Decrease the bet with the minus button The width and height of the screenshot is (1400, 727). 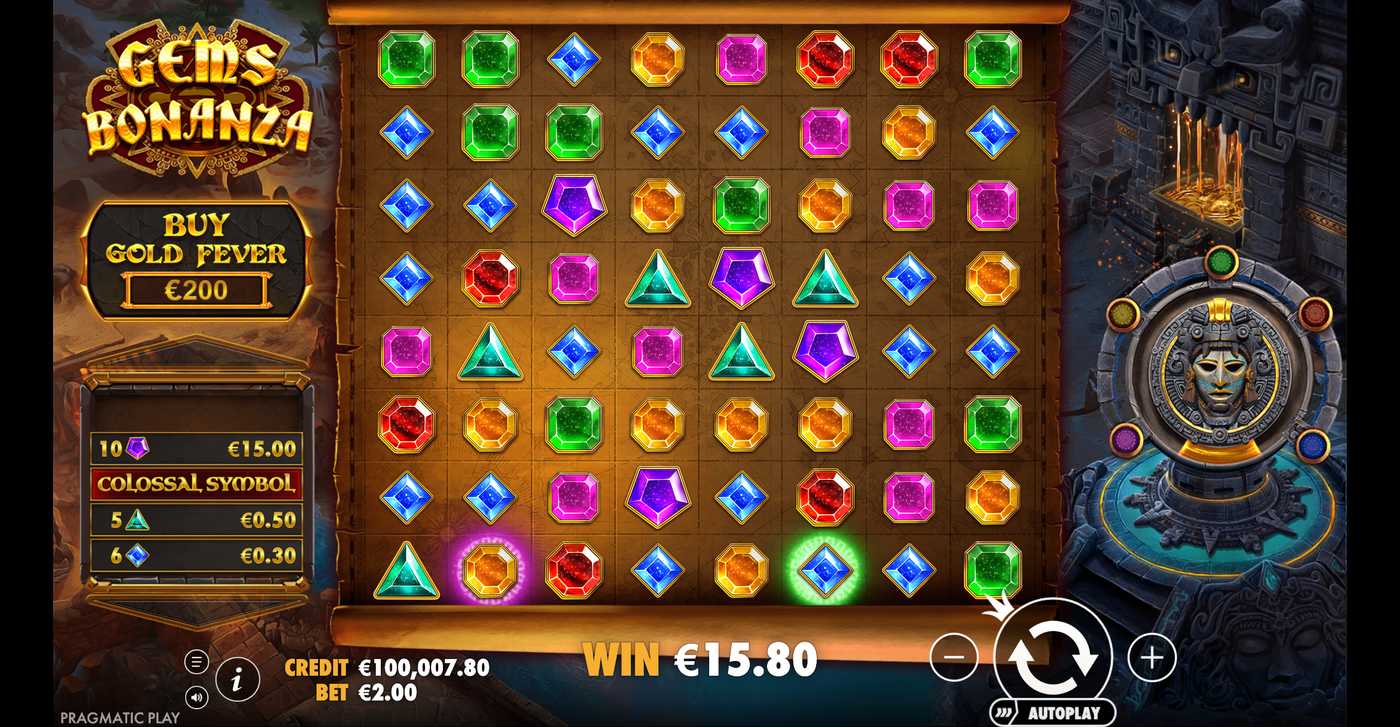point(953,658)
